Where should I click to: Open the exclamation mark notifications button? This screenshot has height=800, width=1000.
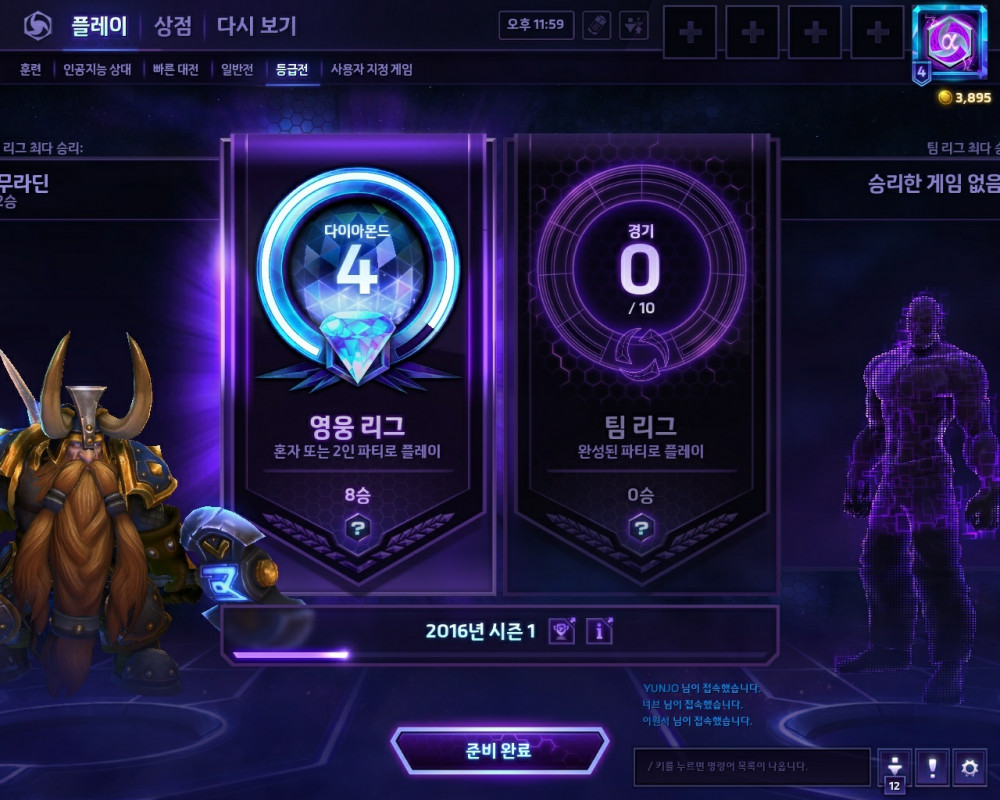pos(932,767)
